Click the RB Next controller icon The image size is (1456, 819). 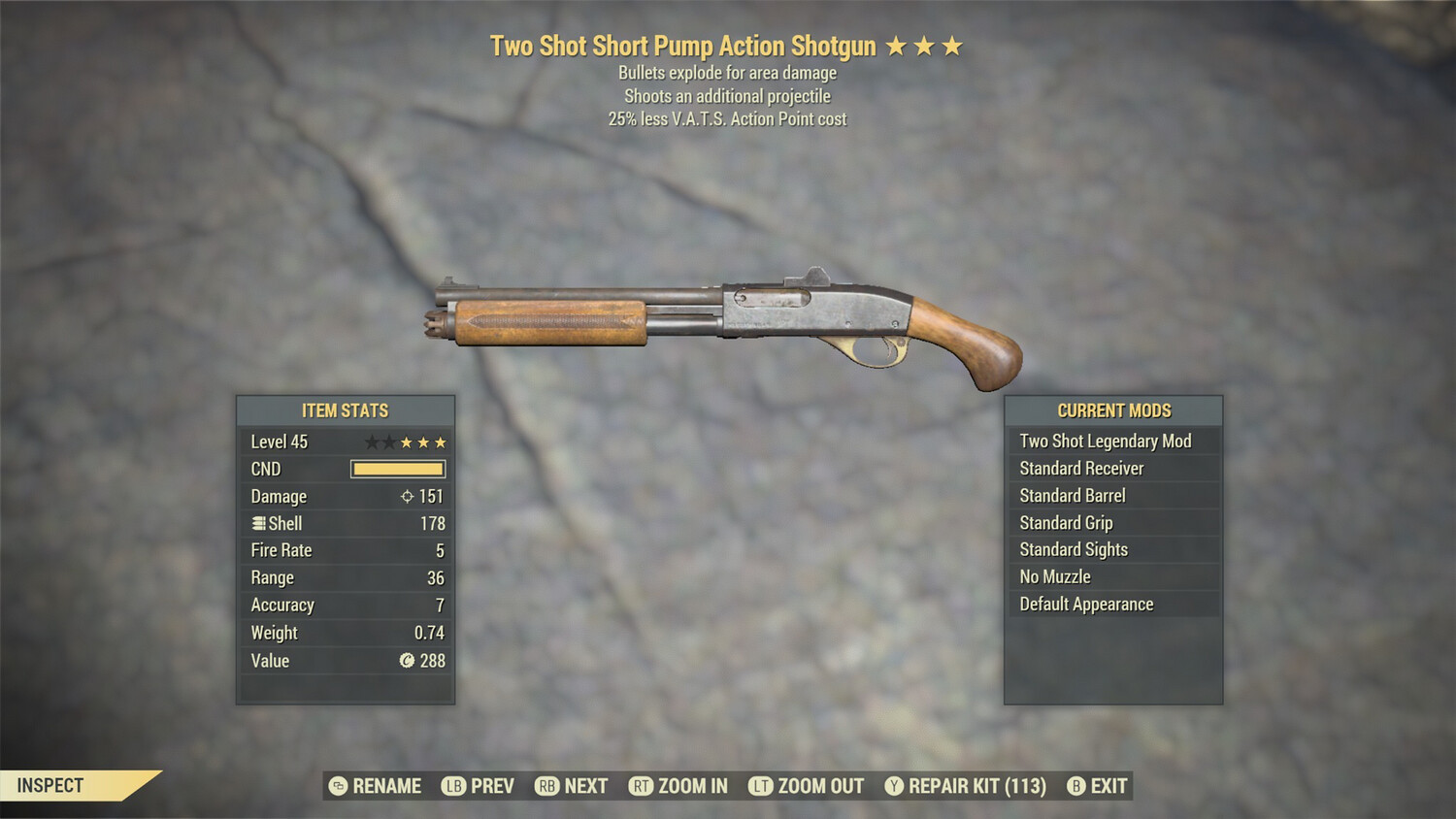(546, 786)
